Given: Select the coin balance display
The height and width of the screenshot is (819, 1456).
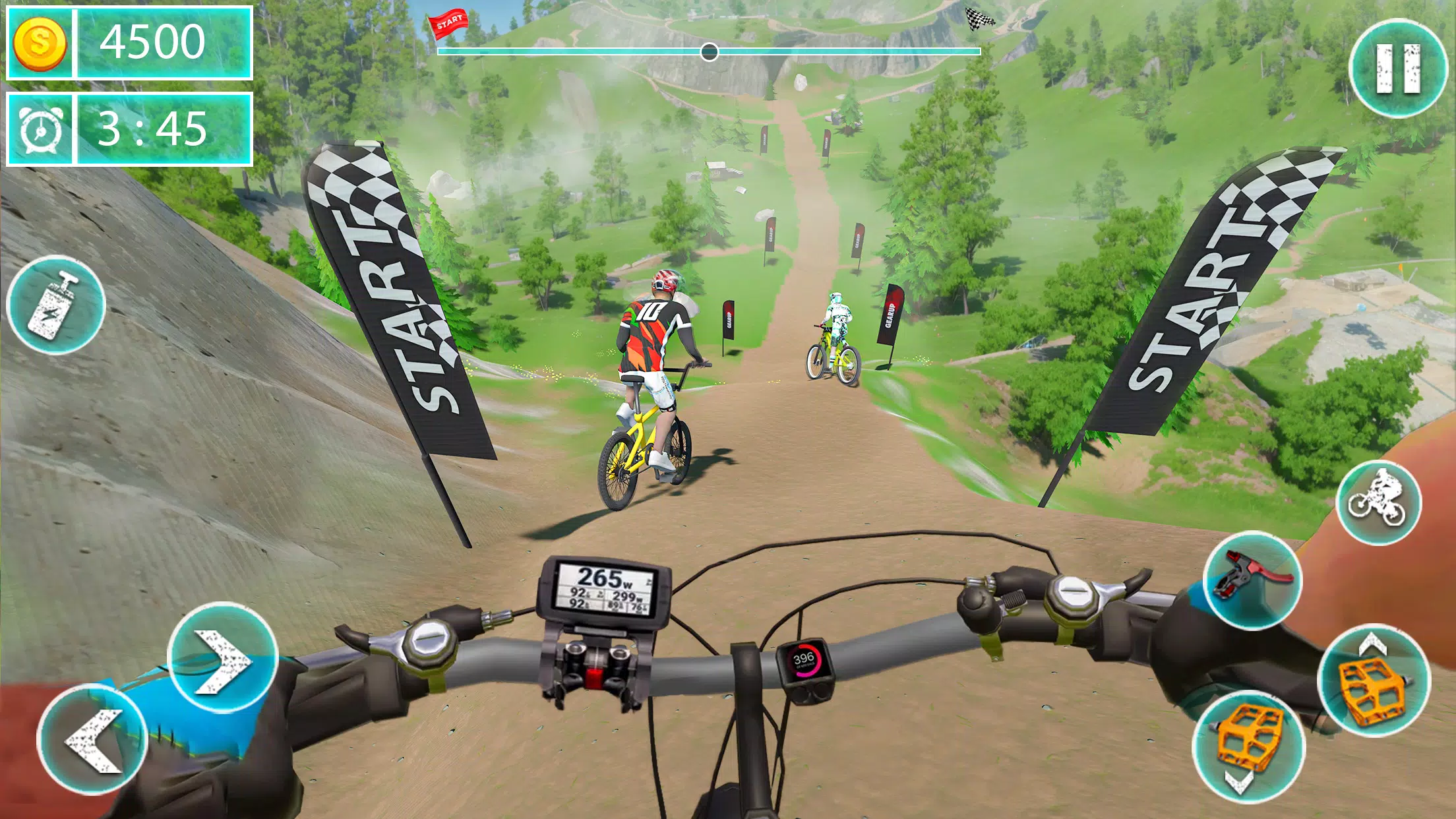Looking at the screenshot, I should click(x=152, y=45).
